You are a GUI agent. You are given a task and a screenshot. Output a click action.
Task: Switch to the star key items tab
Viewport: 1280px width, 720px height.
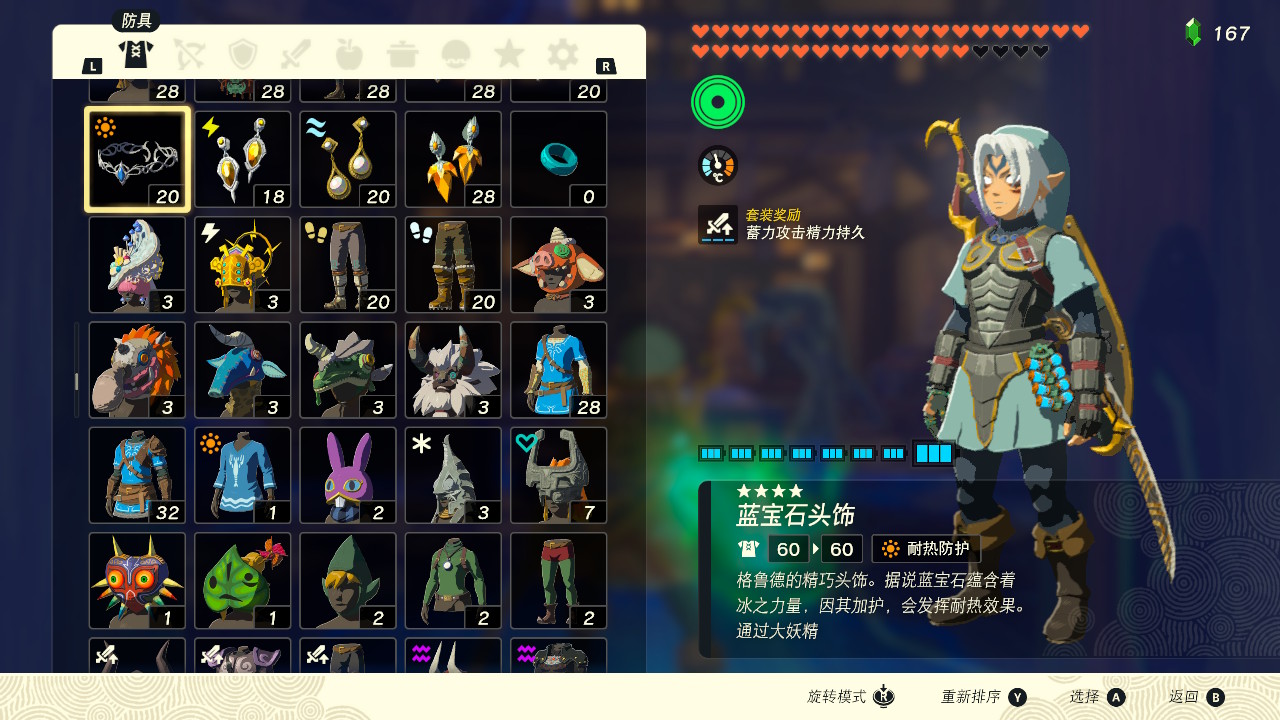coord(509,53)
